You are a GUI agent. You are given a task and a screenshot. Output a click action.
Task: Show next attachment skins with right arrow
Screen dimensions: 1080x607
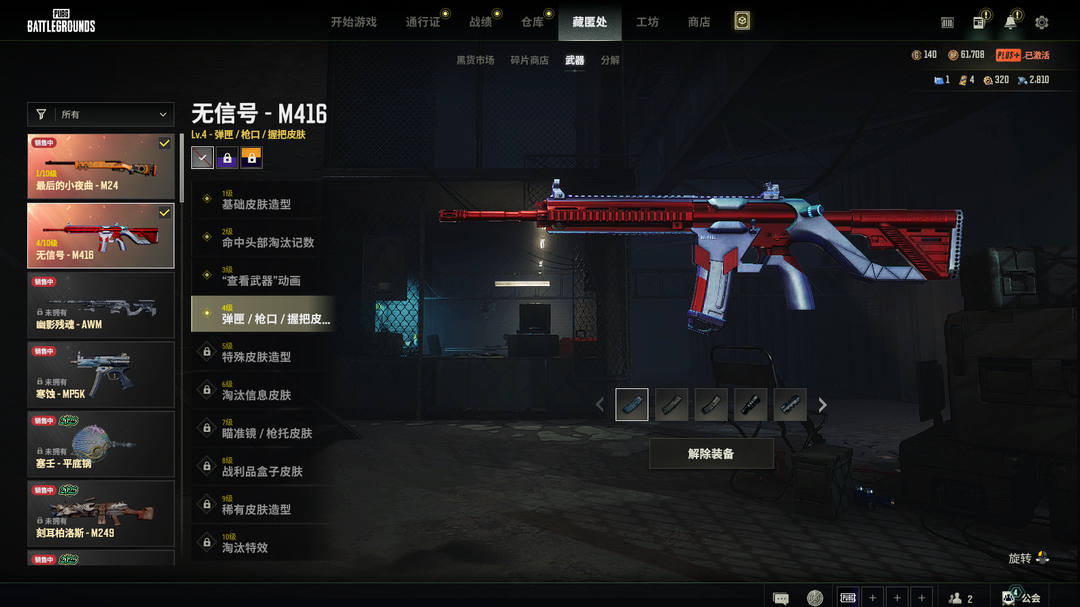click(x=823, y=405)
